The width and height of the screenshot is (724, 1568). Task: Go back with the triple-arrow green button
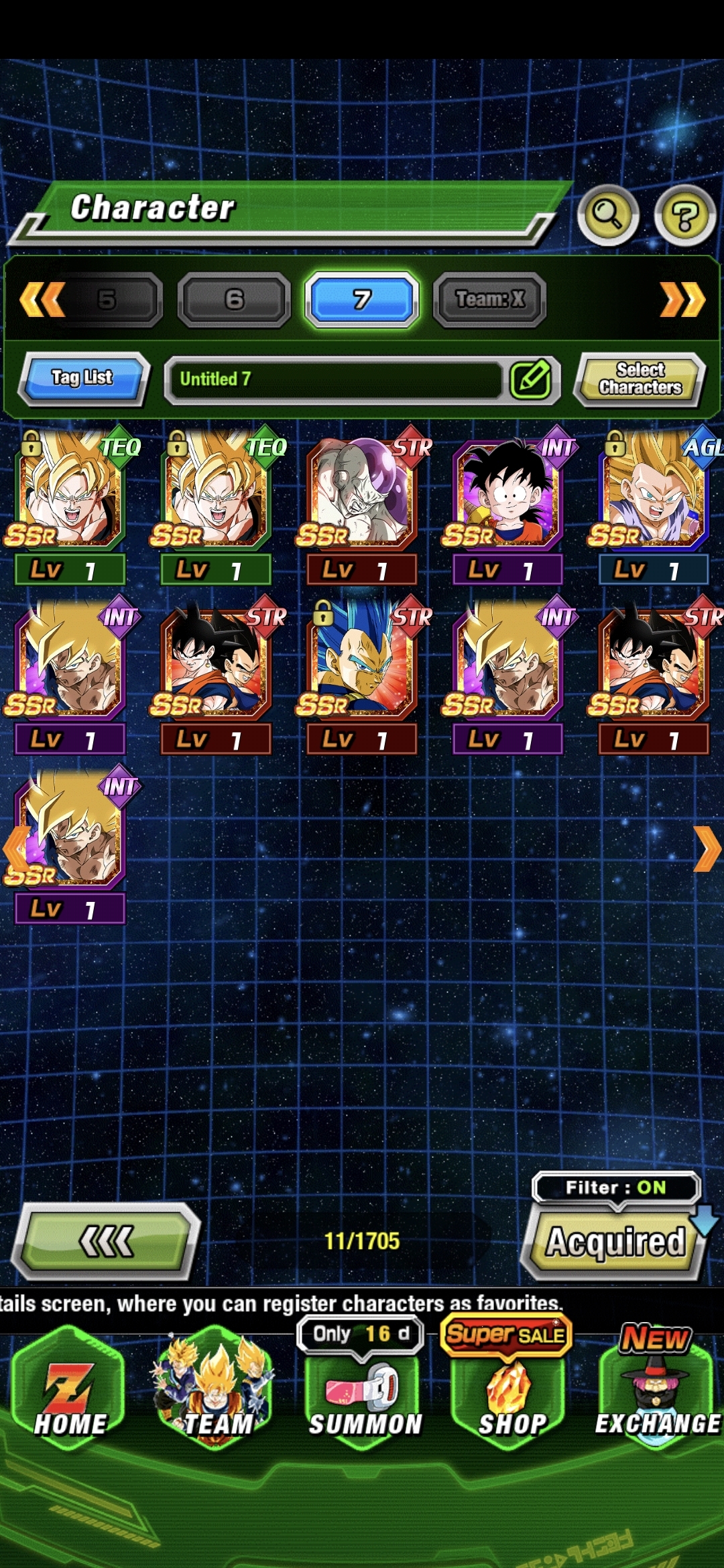click(107, 1241)
